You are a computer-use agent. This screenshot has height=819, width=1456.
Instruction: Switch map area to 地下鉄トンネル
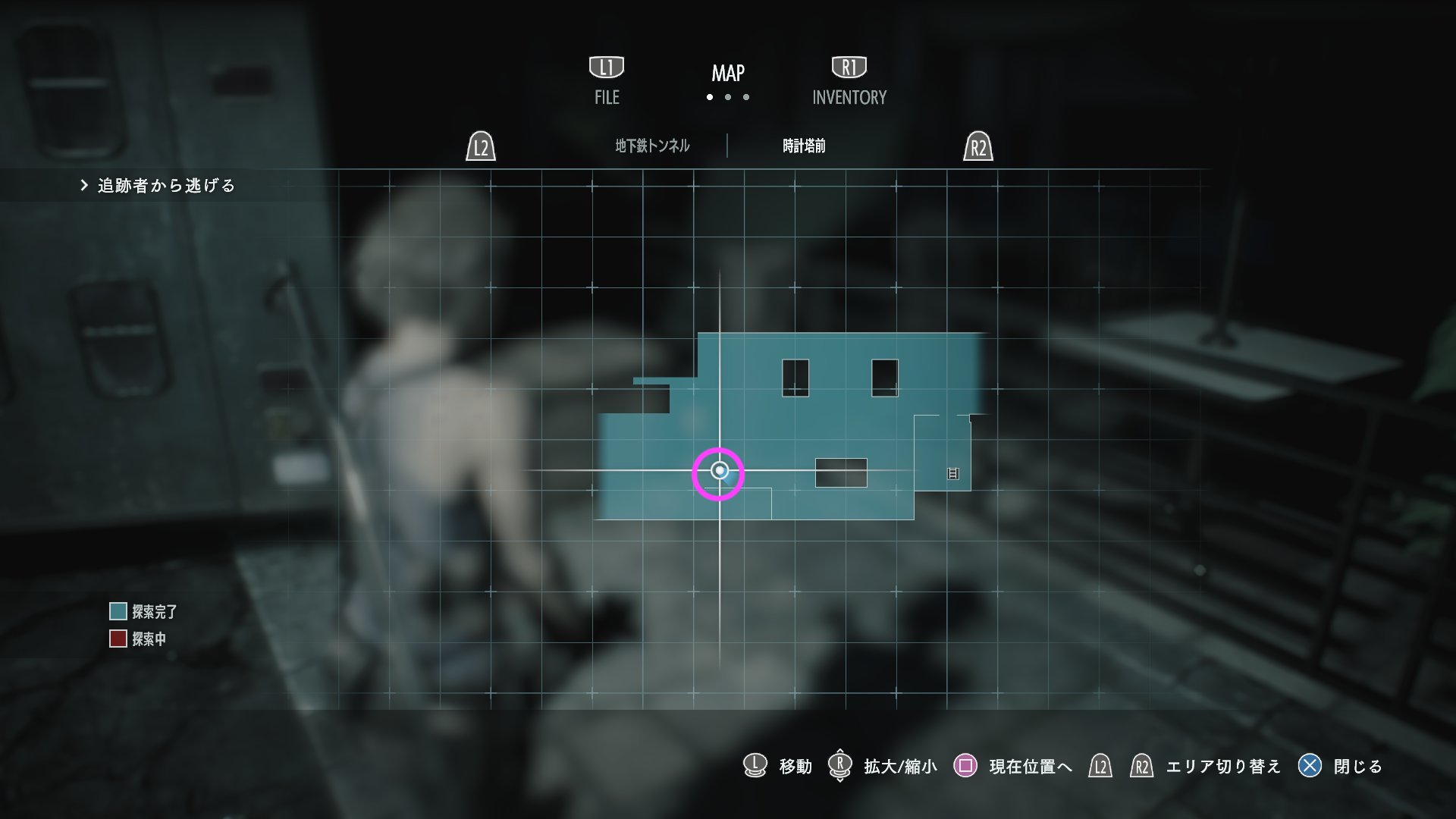tap(652, 146)
